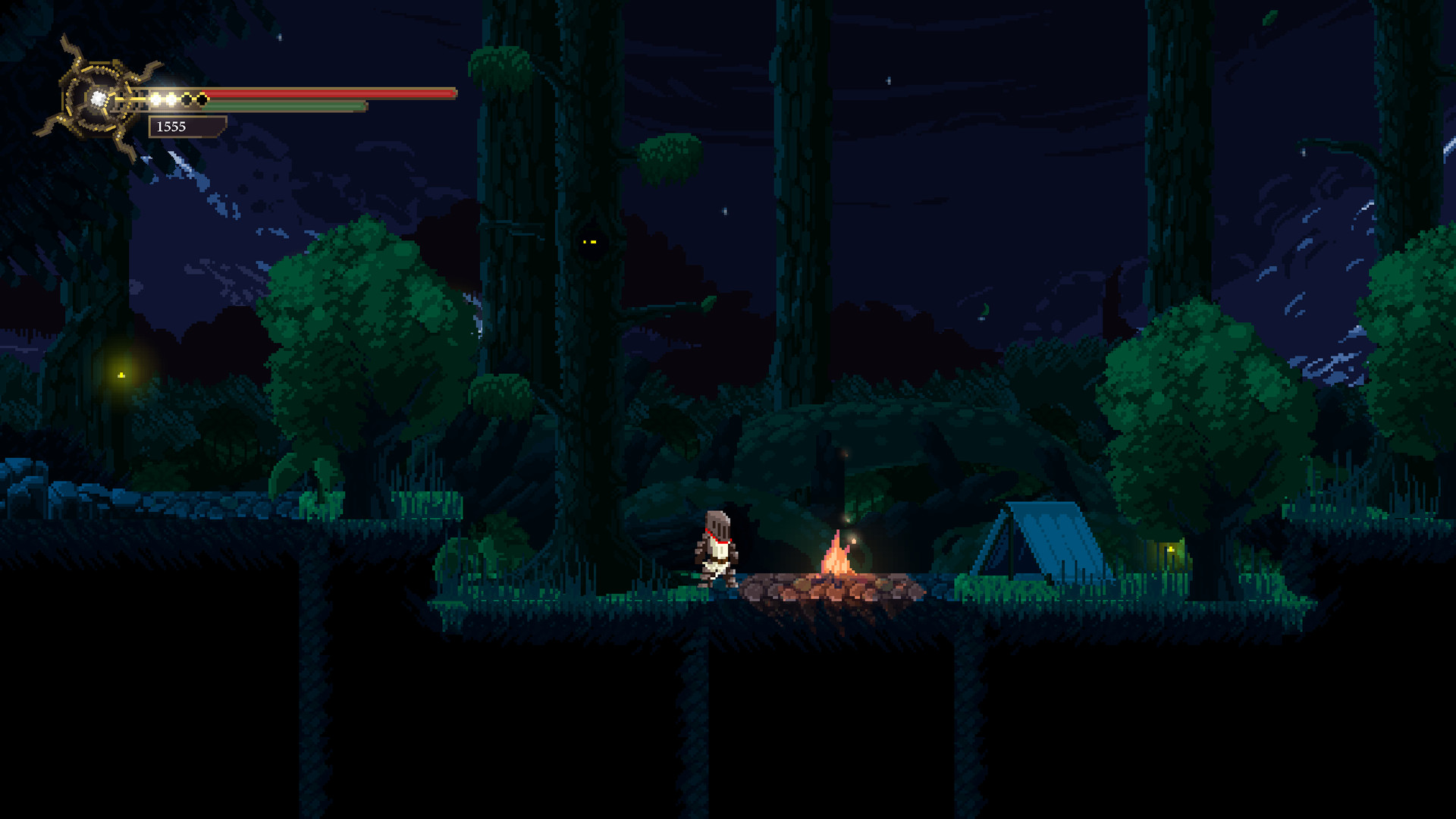Image resolution: width=1456 pixels, height=819 pixels.
Task: Click the golden compass emblem icon
Action: click(x=96, y=99)
